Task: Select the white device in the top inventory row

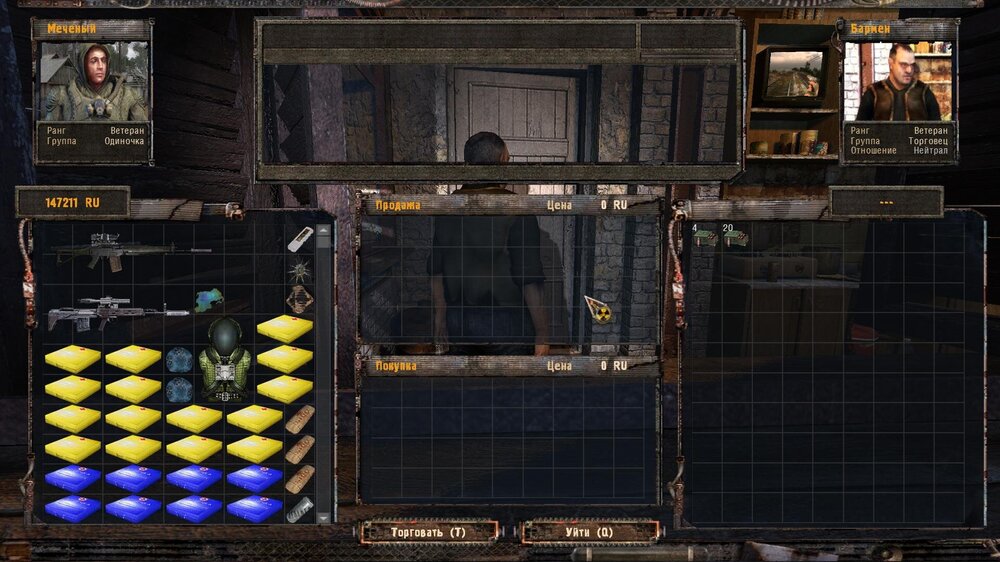Action: click(x=300, y=239)
